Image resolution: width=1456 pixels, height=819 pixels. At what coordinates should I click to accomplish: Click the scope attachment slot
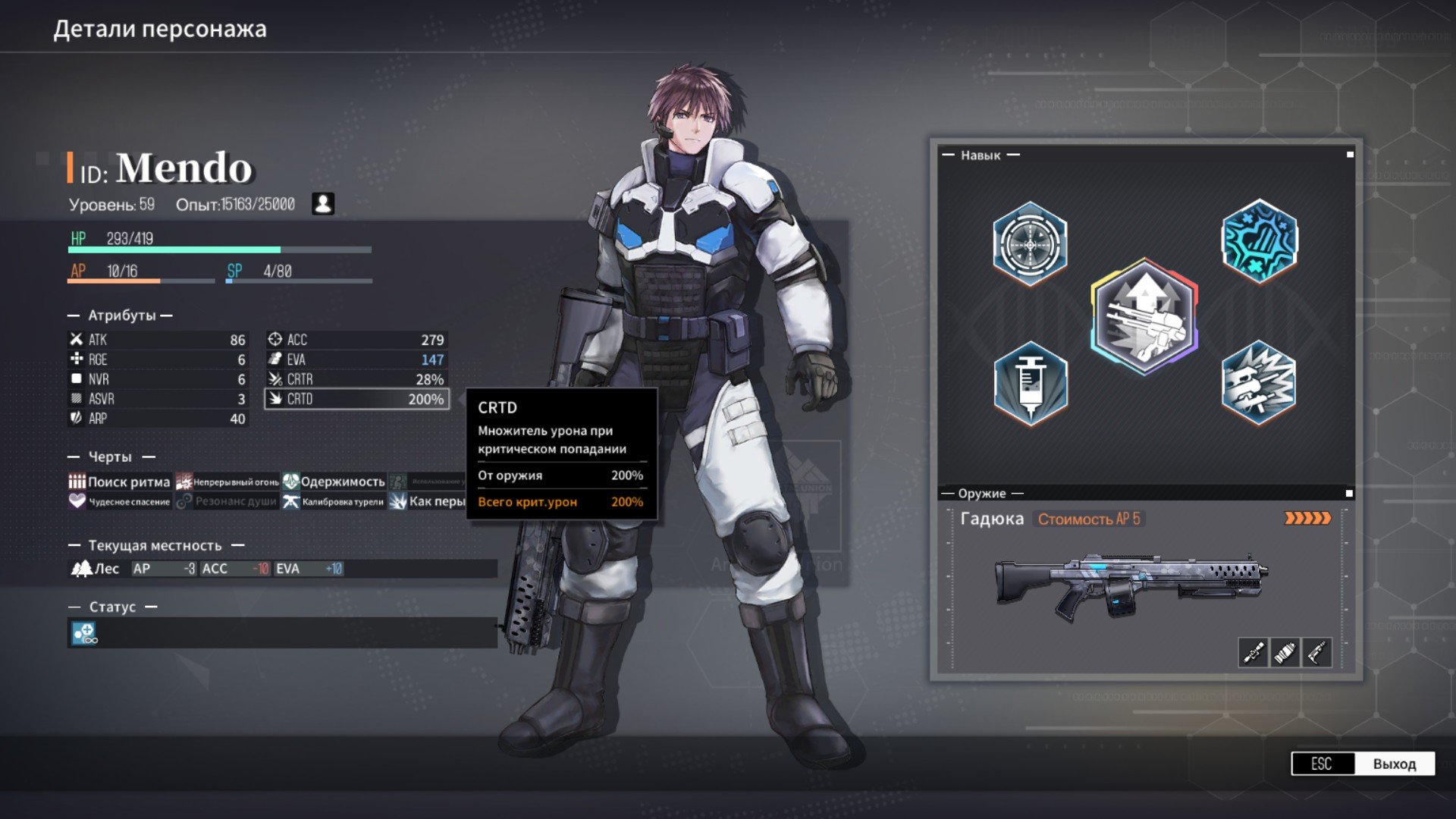tap(1253, 652)
